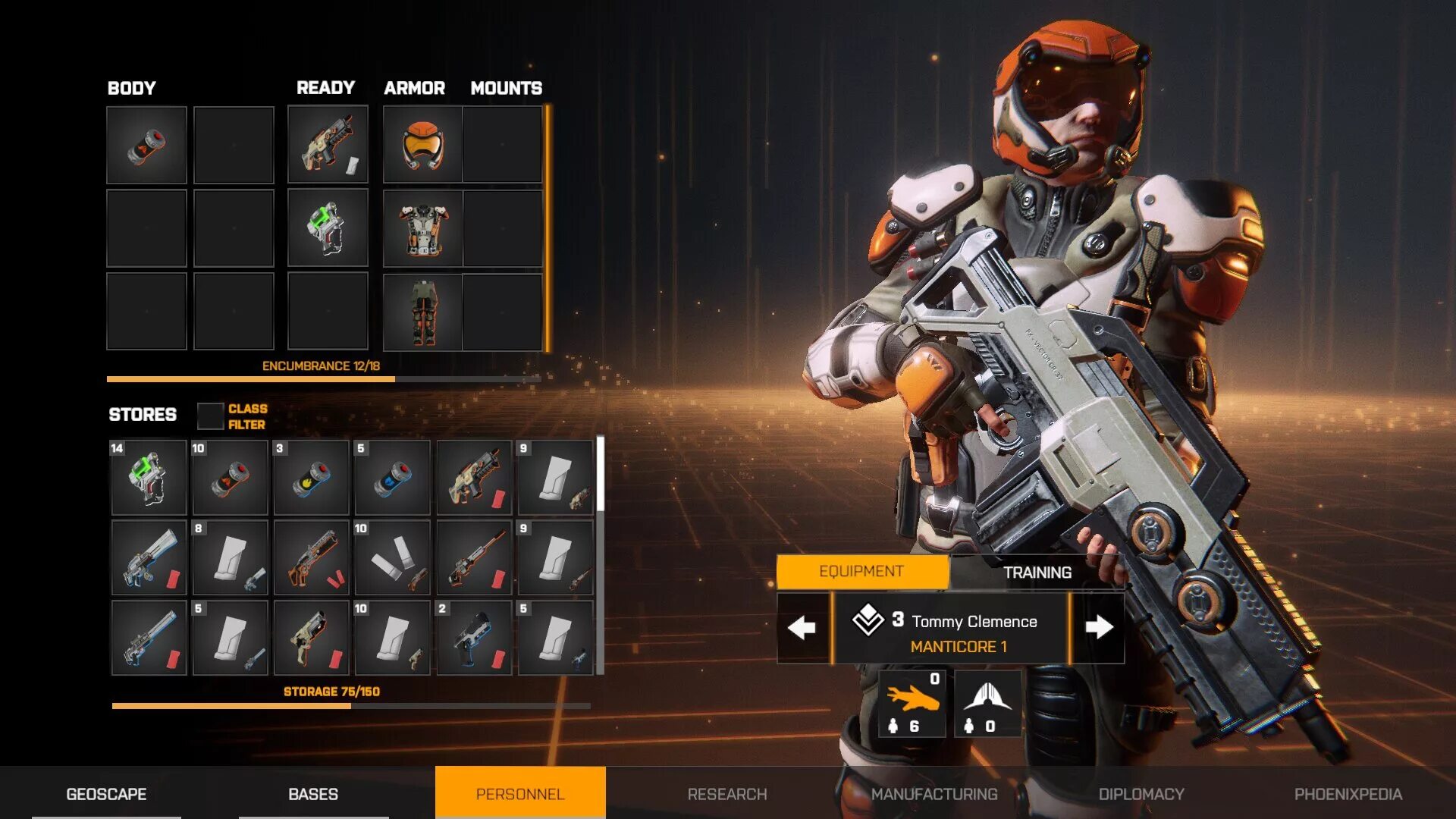Viewport: 1456px width, 819px height.
Task: Open the Bases screen
Action: pyautogui.click(x=313, y=794)
